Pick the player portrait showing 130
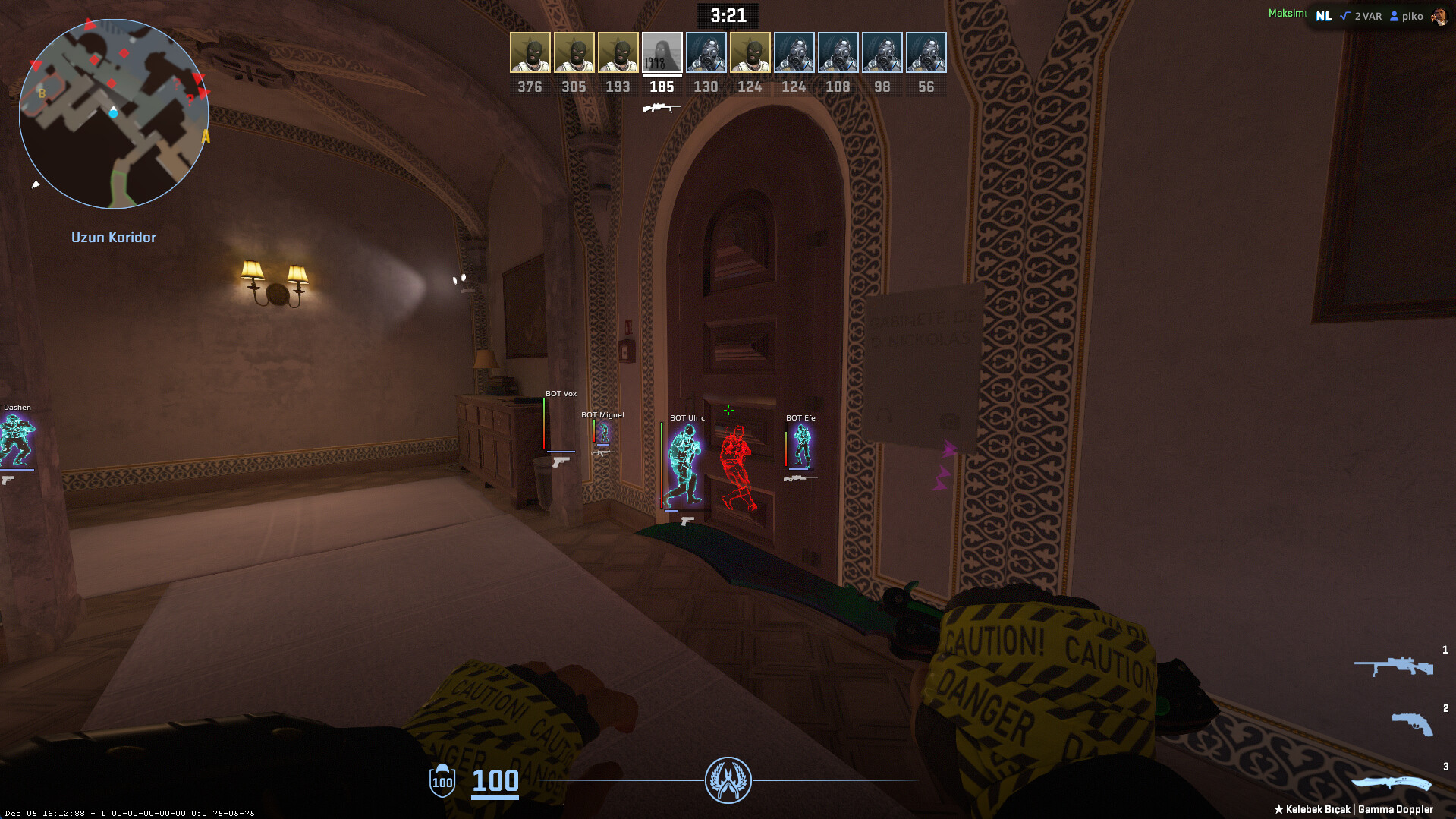 point(706,52)
